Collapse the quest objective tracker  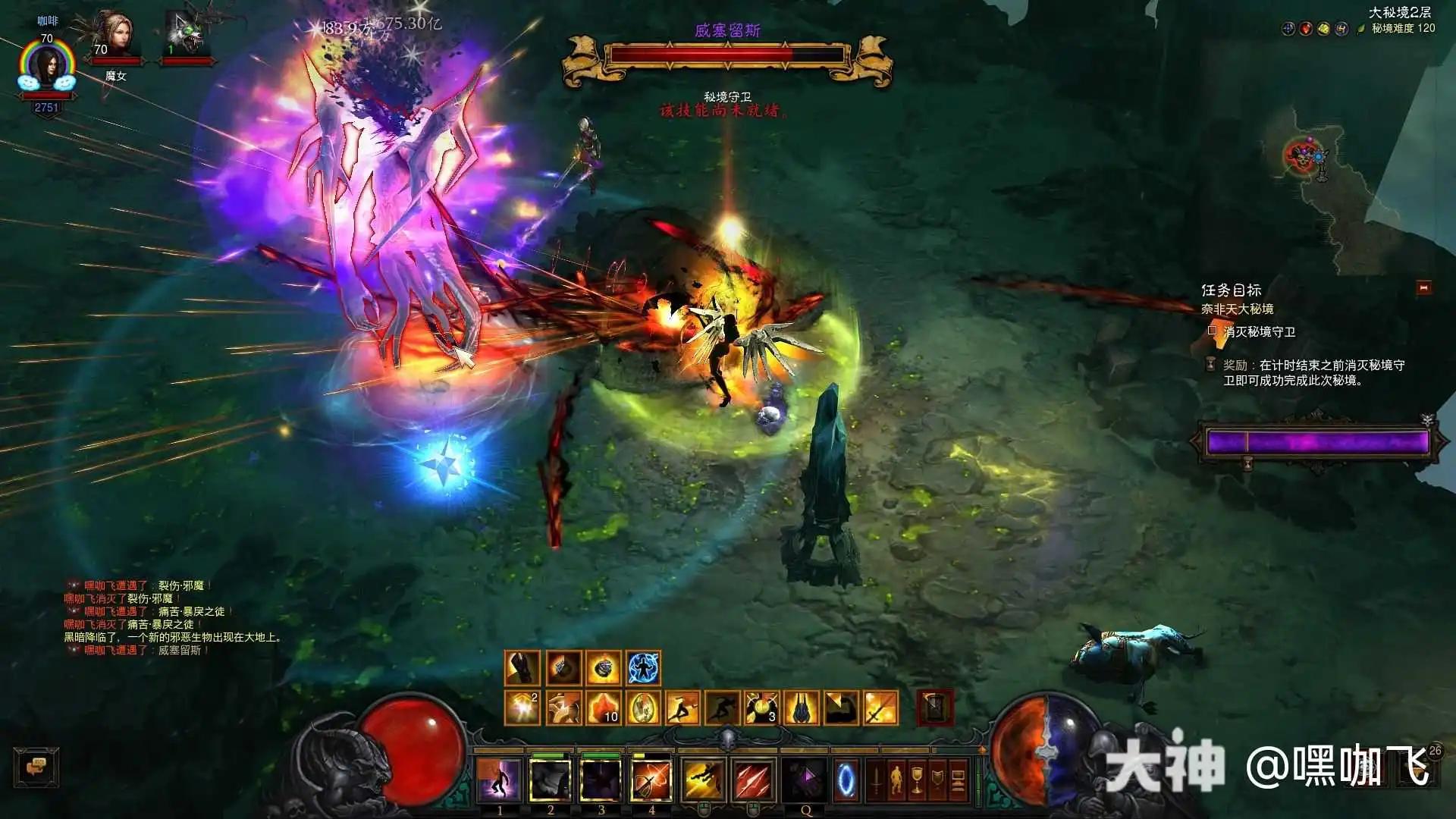tap(1423, 288)
